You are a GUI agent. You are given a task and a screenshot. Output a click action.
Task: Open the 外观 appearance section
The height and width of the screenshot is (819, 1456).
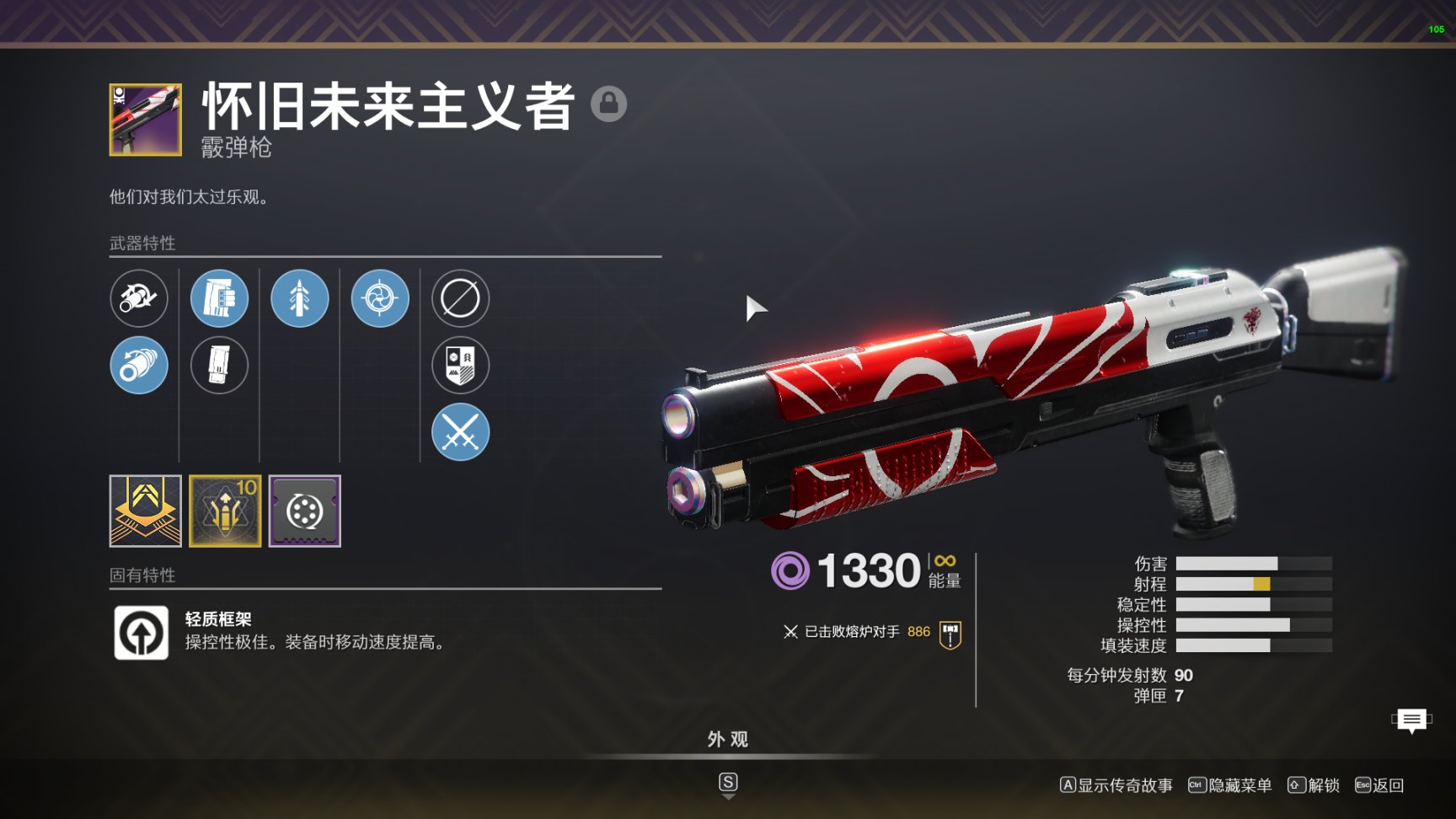(x=728, y=740)
